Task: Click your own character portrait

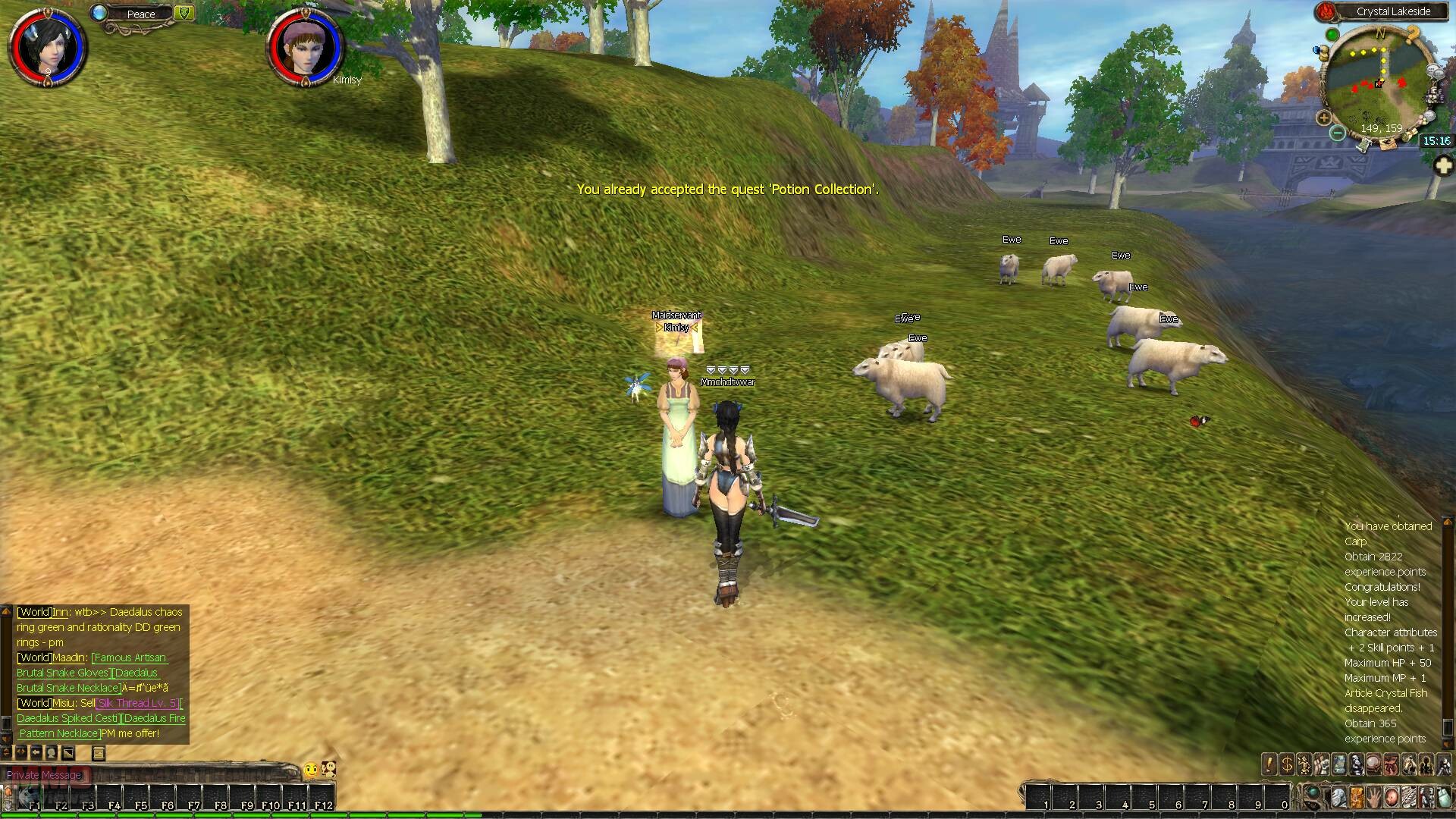Action: (x=47, y=47)
